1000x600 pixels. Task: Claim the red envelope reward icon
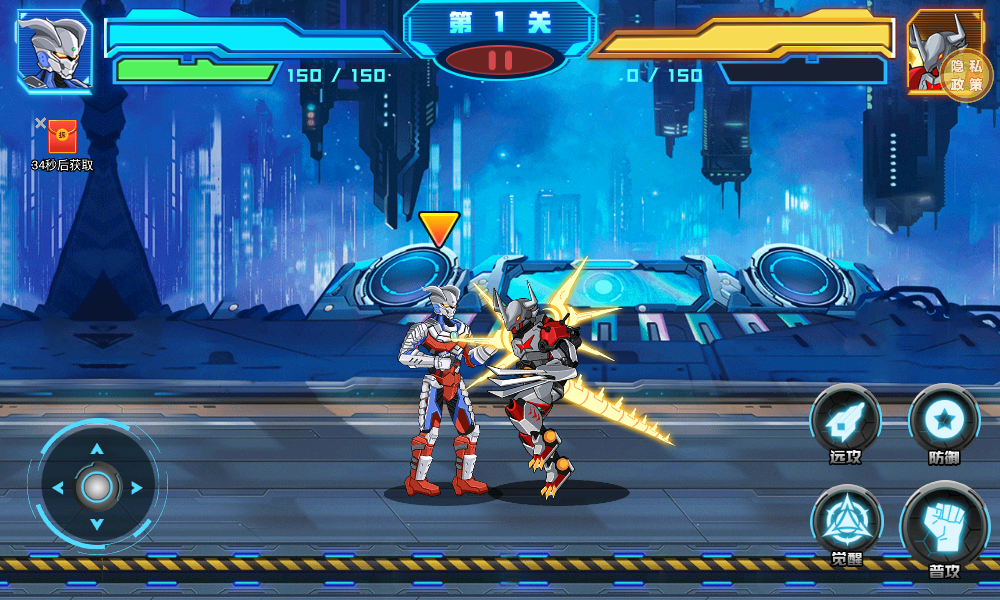pyautogui.click(x=62, y=136)
